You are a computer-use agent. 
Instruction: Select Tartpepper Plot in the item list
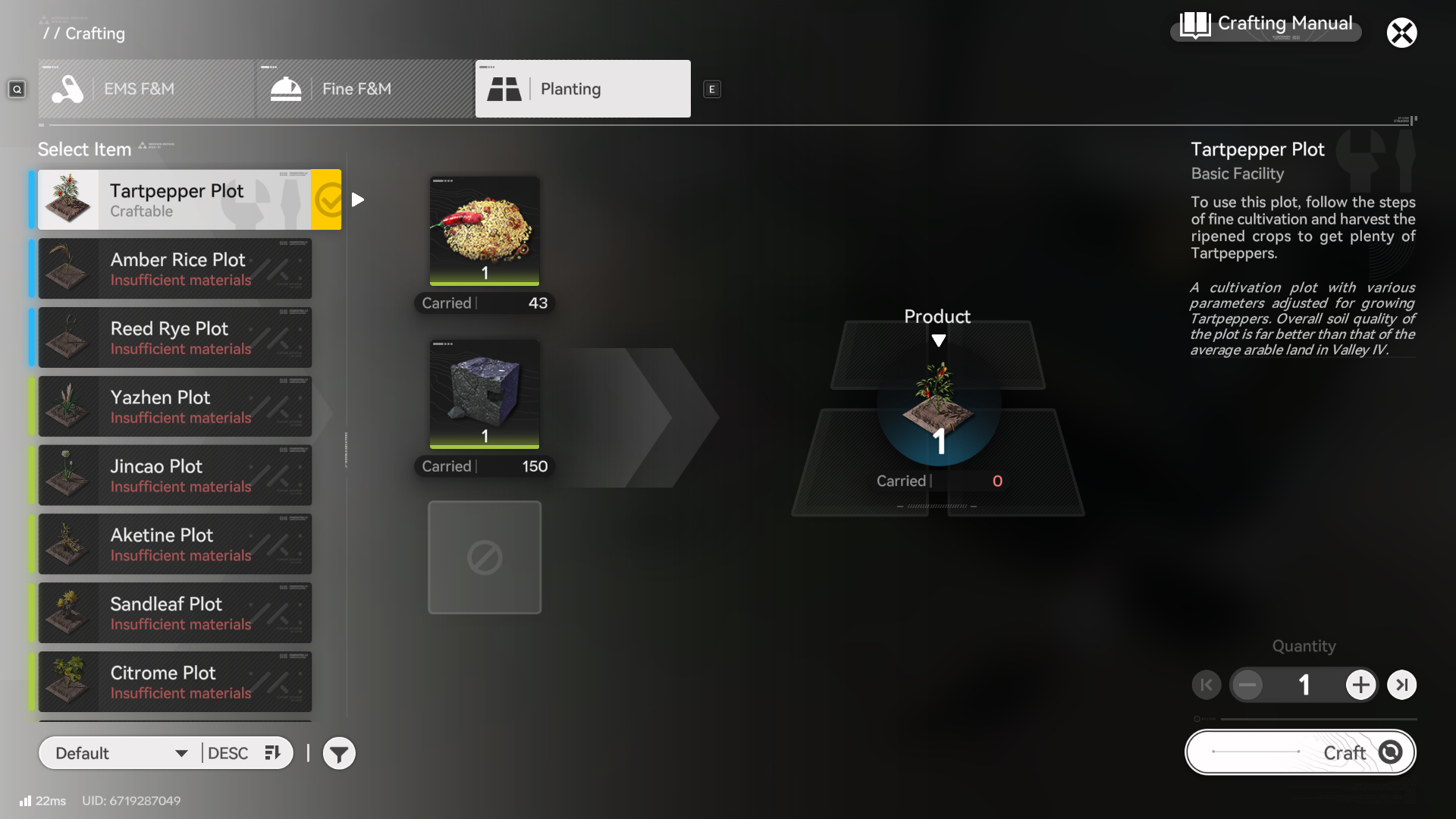point(174,199)
